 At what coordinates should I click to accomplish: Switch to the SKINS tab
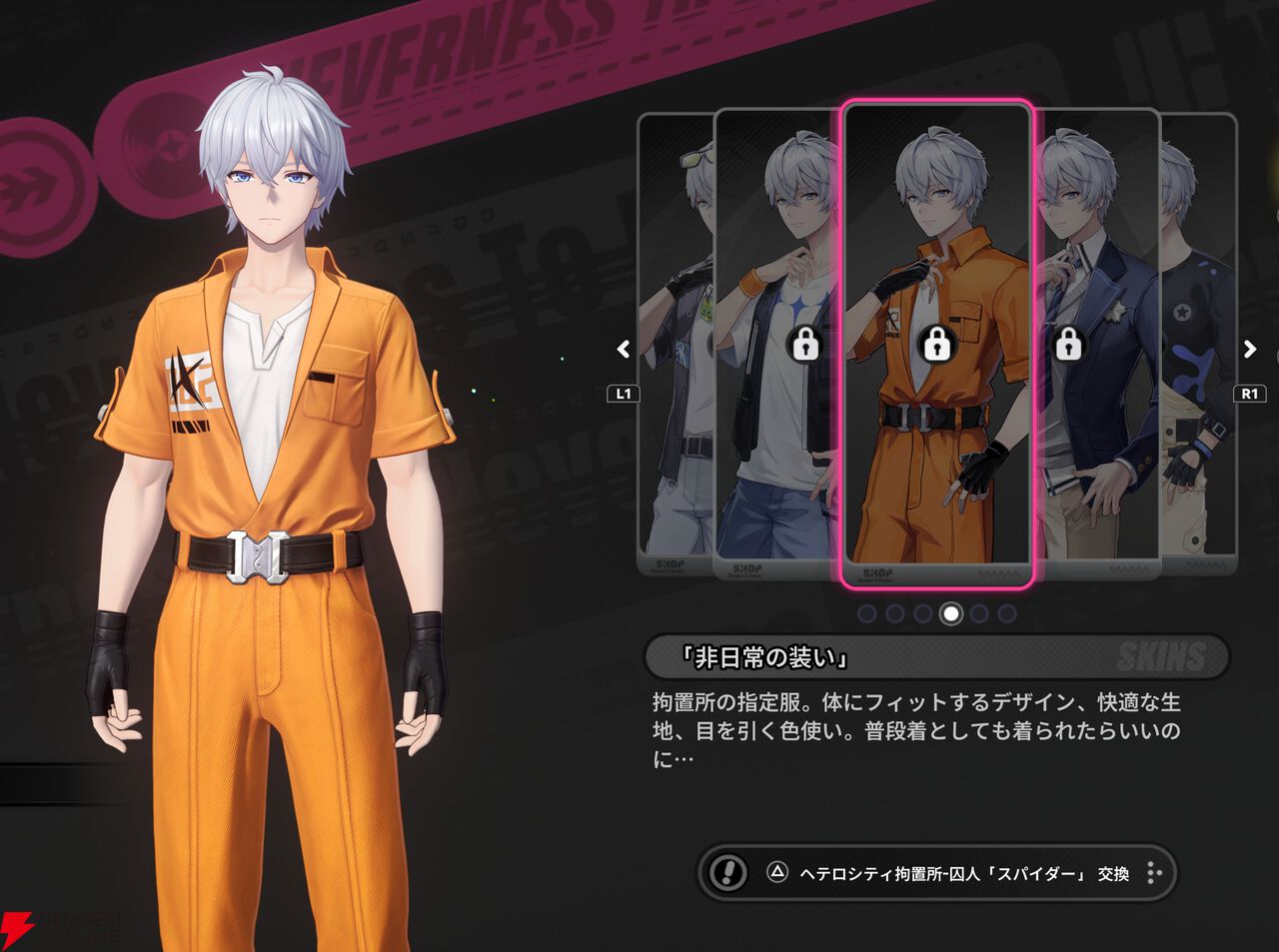click(x=1159, y=656)
